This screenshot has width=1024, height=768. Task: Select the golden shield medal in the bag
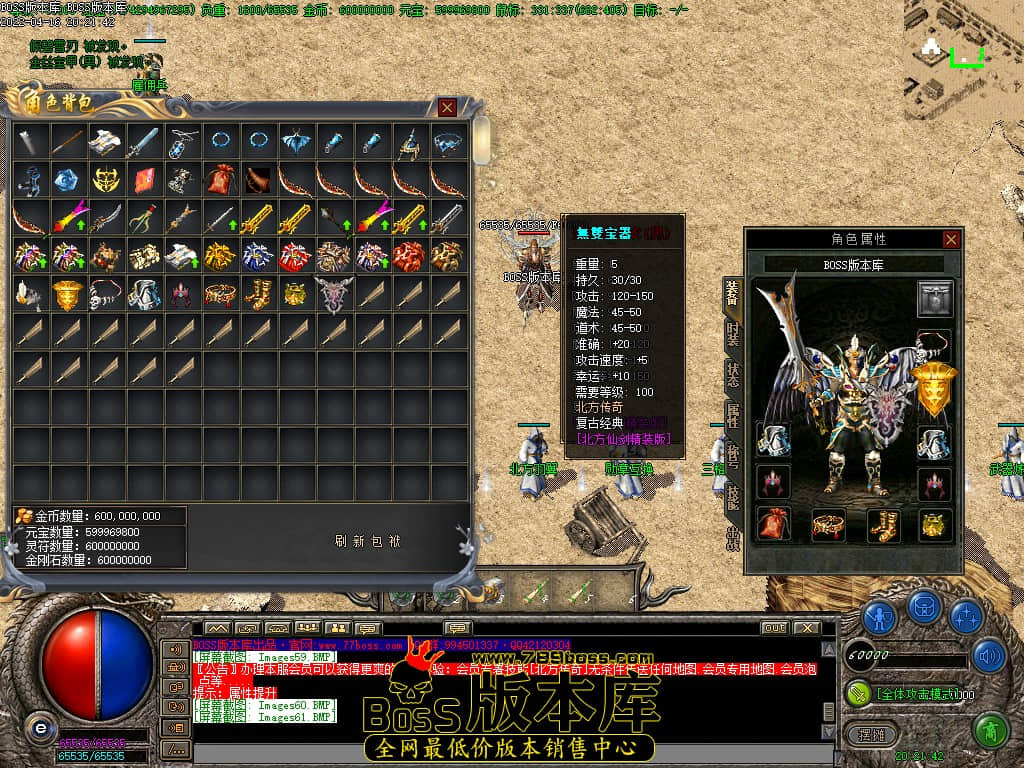coord(69,294)
